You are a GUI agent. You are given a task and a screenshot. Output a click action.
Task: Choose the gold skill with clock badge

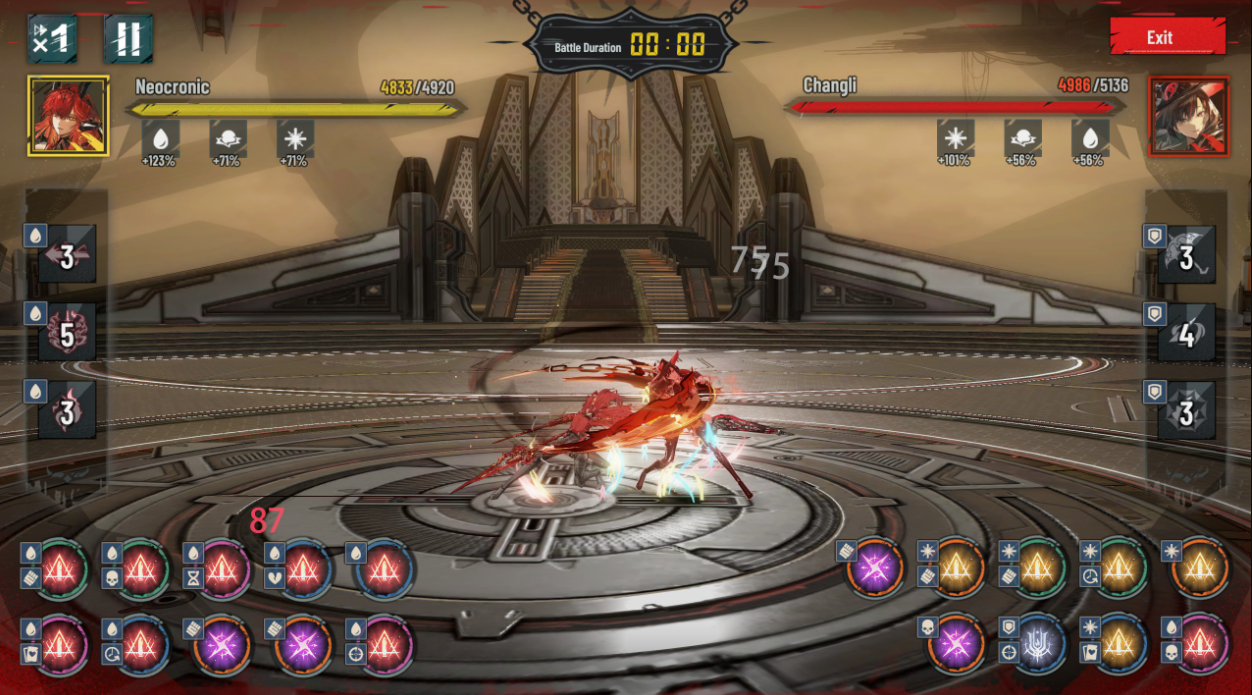(1120, 569)
